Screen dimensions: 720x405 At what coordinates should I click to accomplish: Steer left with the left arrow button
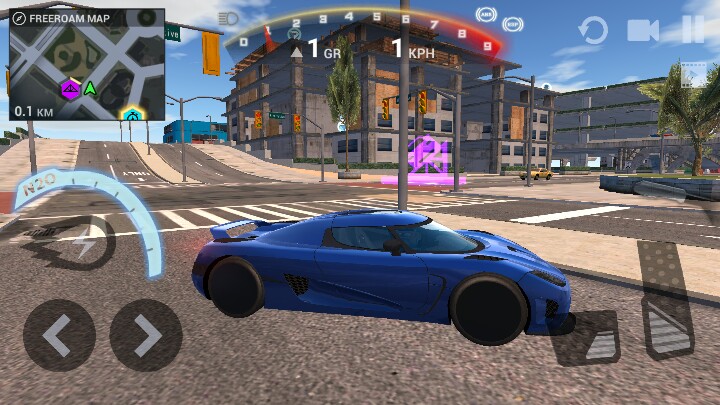(x=59, y=336)
